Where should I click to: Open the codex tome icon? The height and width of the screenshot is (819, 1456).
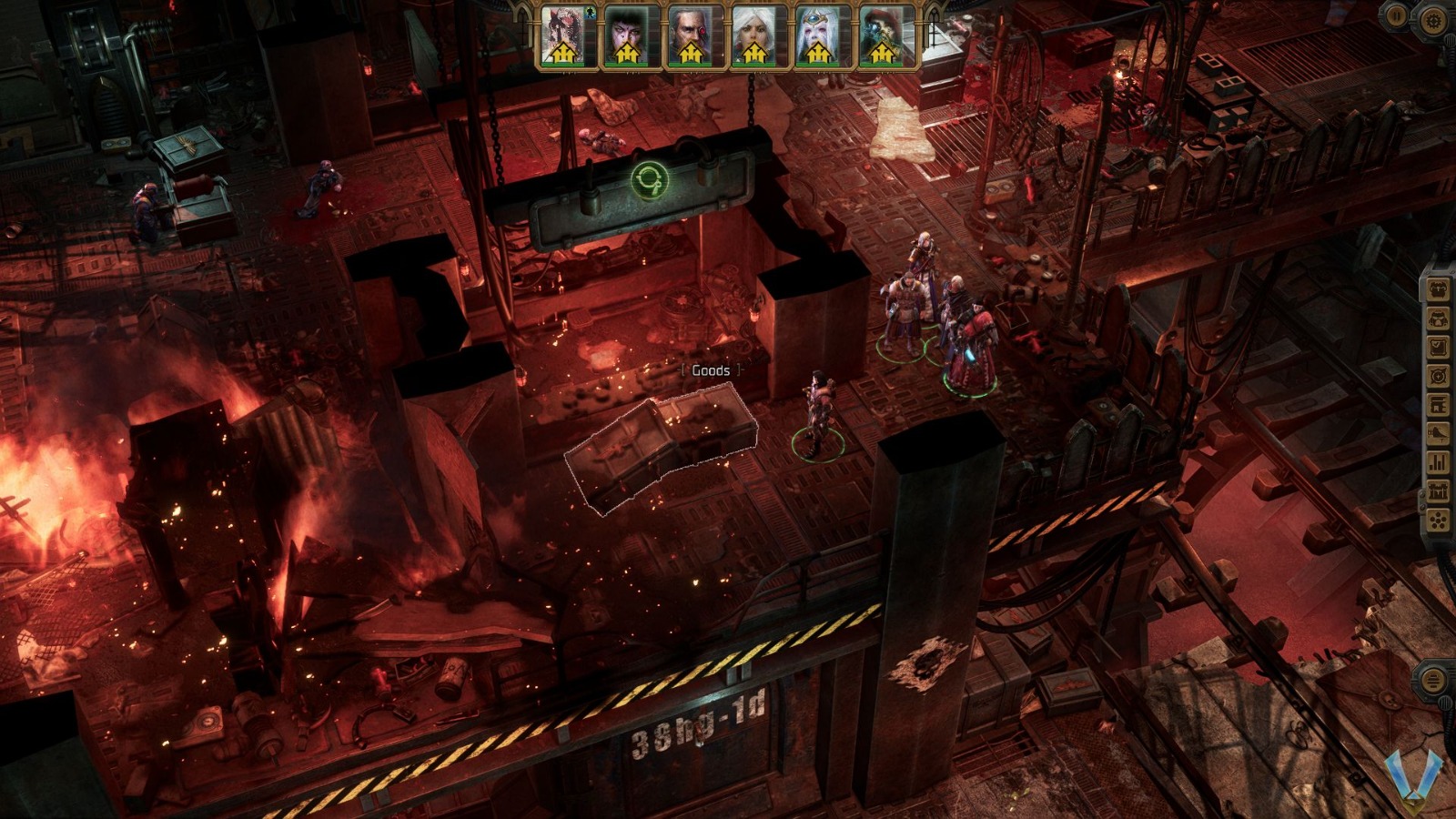1438,402
